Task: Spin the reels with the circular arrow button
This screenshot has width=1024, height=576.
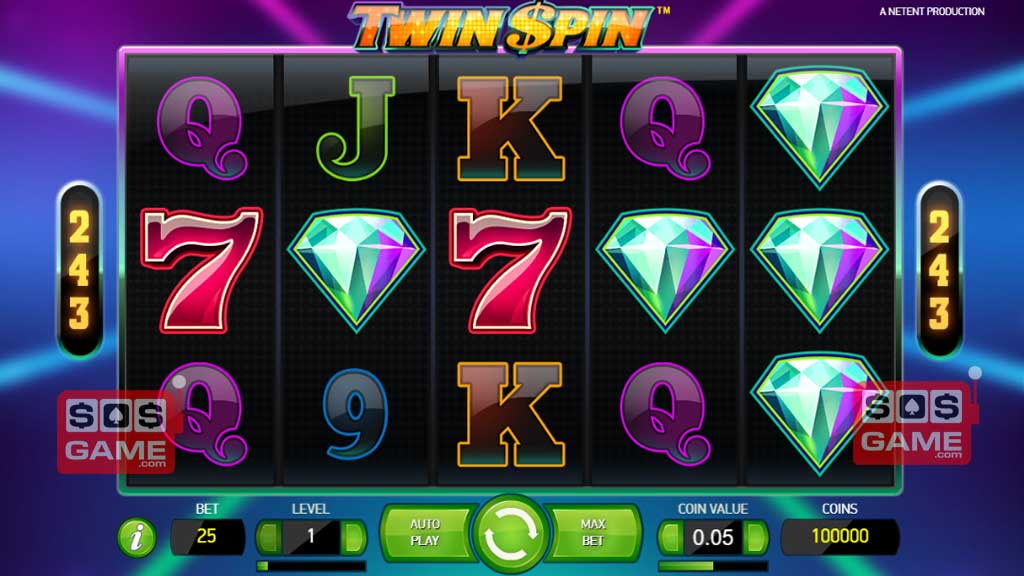Action: [x=511, y=536]
